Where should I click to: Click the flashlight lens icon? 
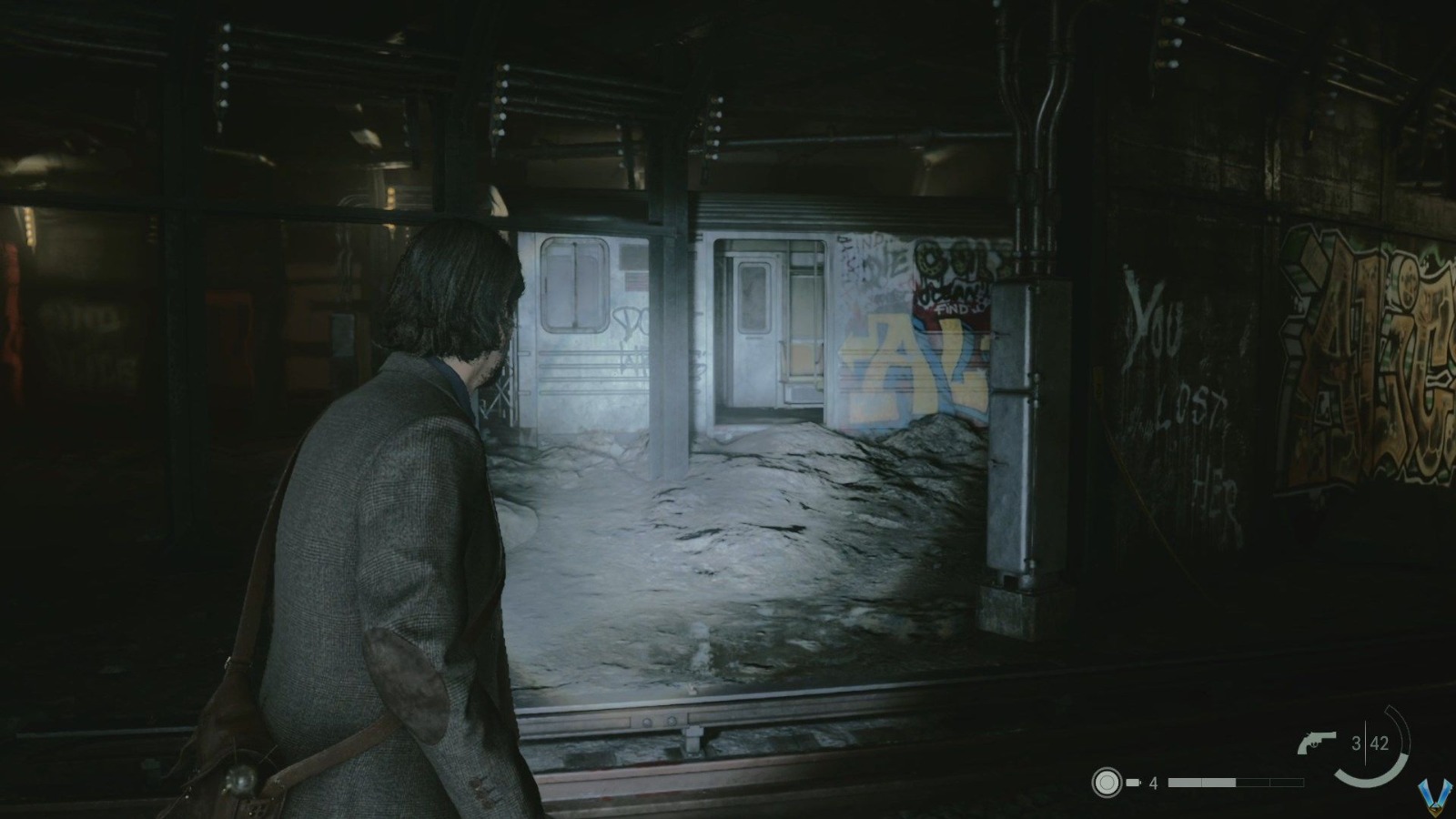tap(1107, 781)
